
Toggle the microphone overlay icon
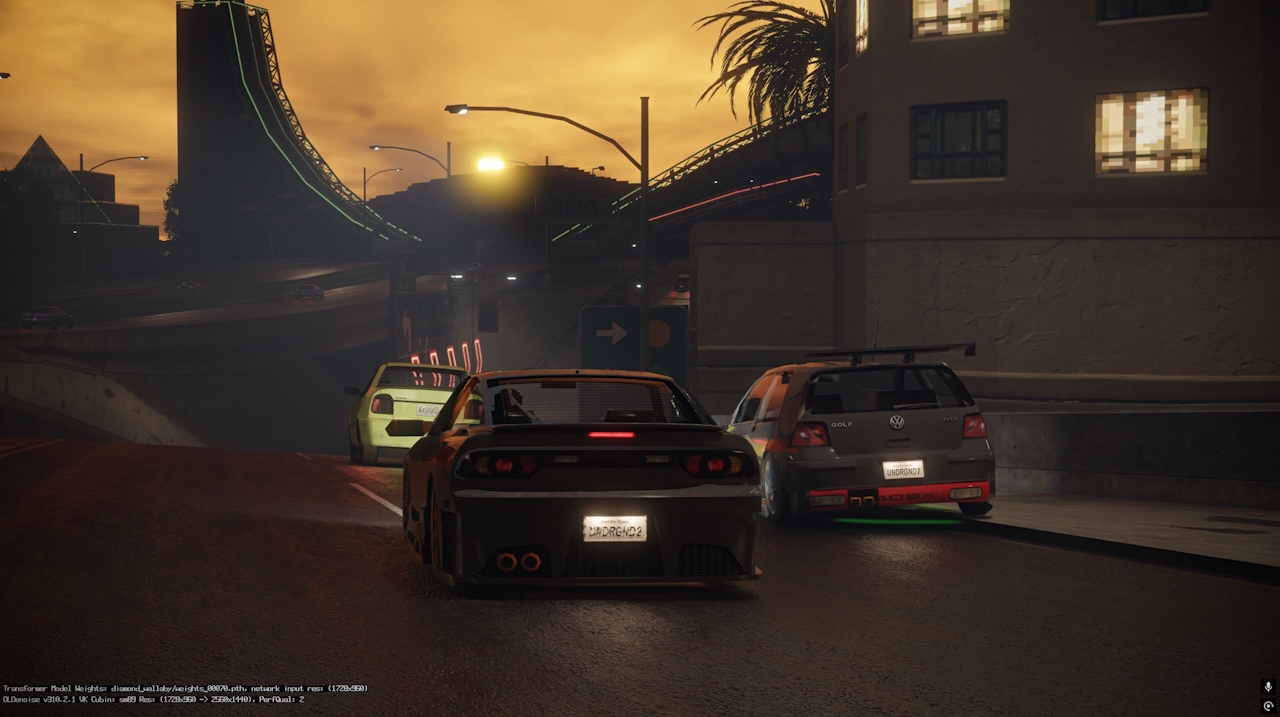(x=1268, y=687)
